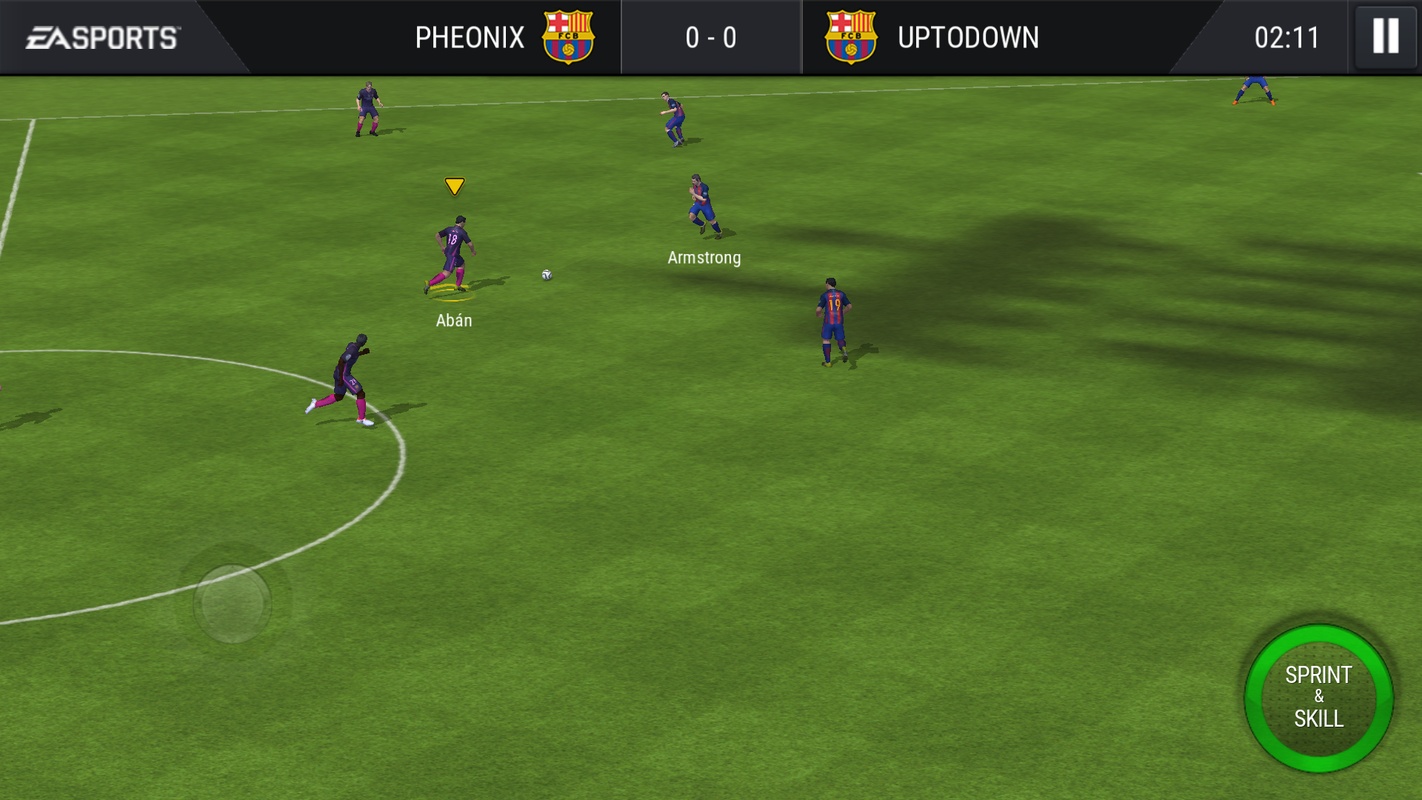Image resolution: width=1422 pixels, height=800 pixels.
Task: Touch the virtual joystick movement pad
Action: coord(232,603)
